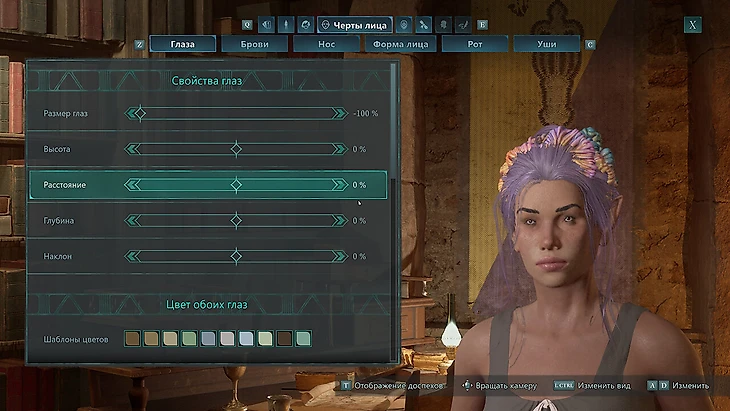Select the last teal-green eye color swatch
The width and height of the screenshot is (730, 411).
click(x=303, y=339)
